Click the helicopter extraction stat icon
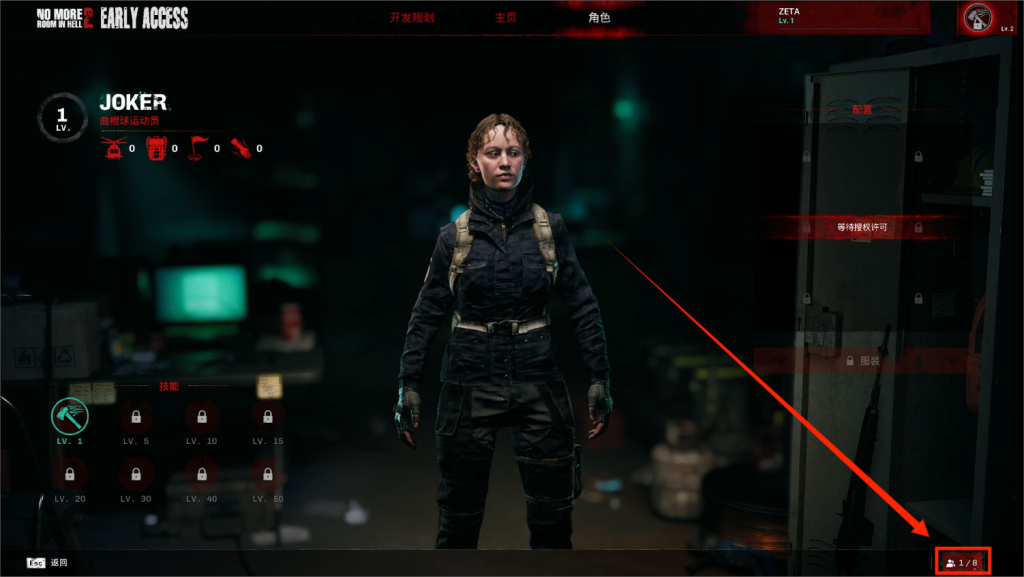This screenshot has width=1024, height=577. pyautogui.click(x=112, y=149)
